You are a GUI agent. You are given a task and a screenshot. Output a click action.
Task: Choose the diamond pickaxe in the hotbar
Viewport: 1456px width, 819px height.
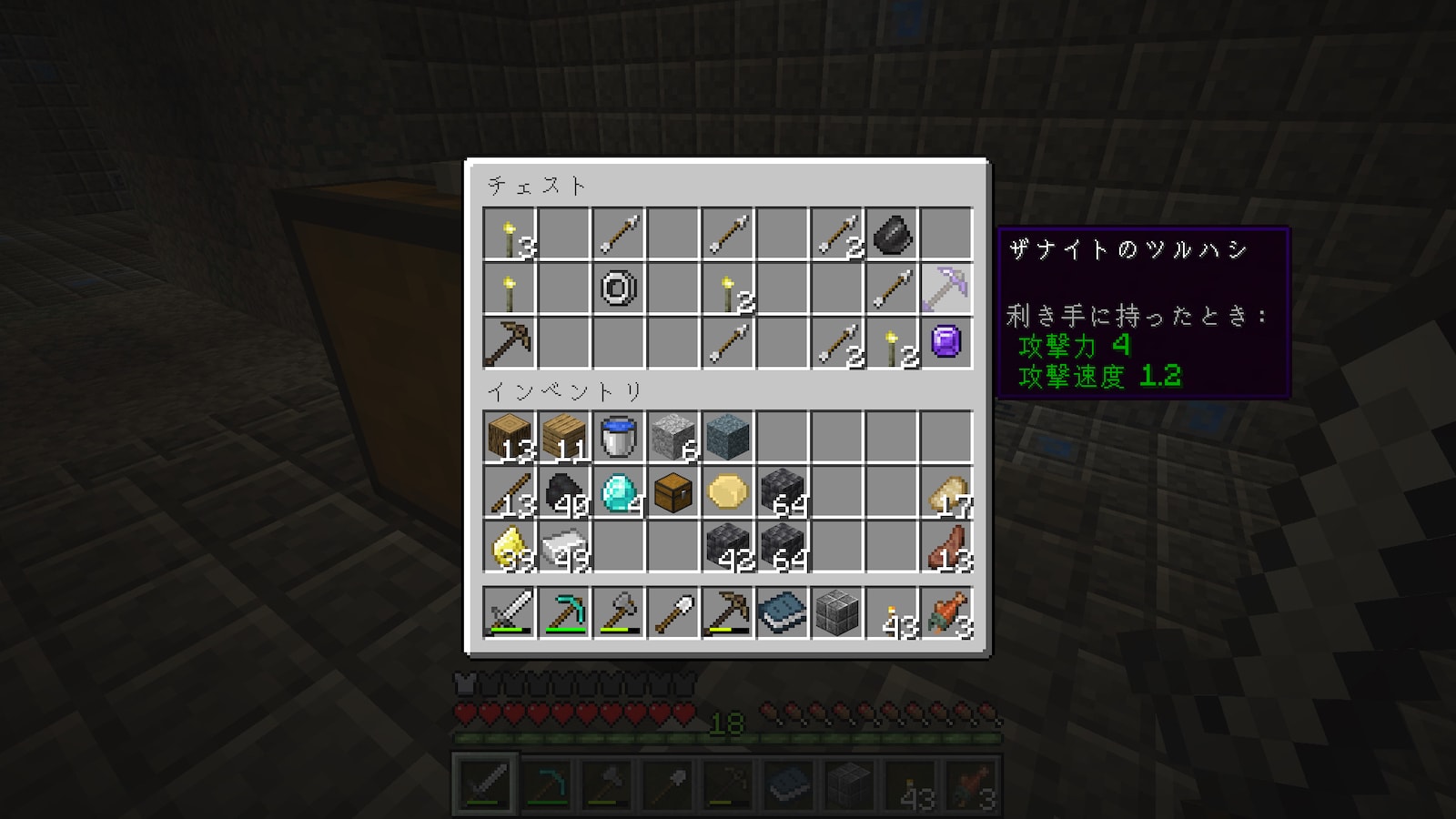click(563, 612)
